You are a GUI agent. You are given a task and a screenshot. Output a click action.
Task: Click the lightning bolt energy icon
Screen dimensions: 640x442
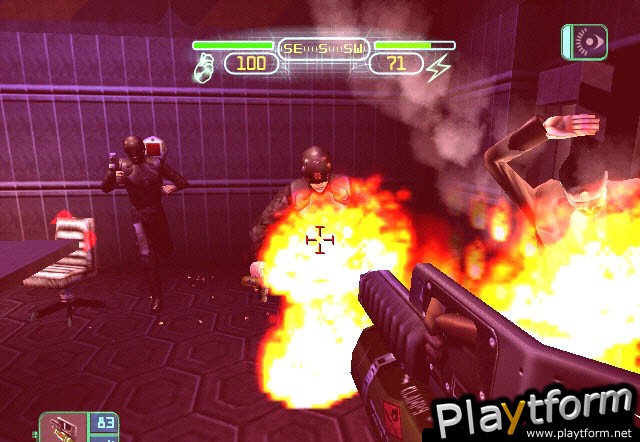click(x=438, y=67)
